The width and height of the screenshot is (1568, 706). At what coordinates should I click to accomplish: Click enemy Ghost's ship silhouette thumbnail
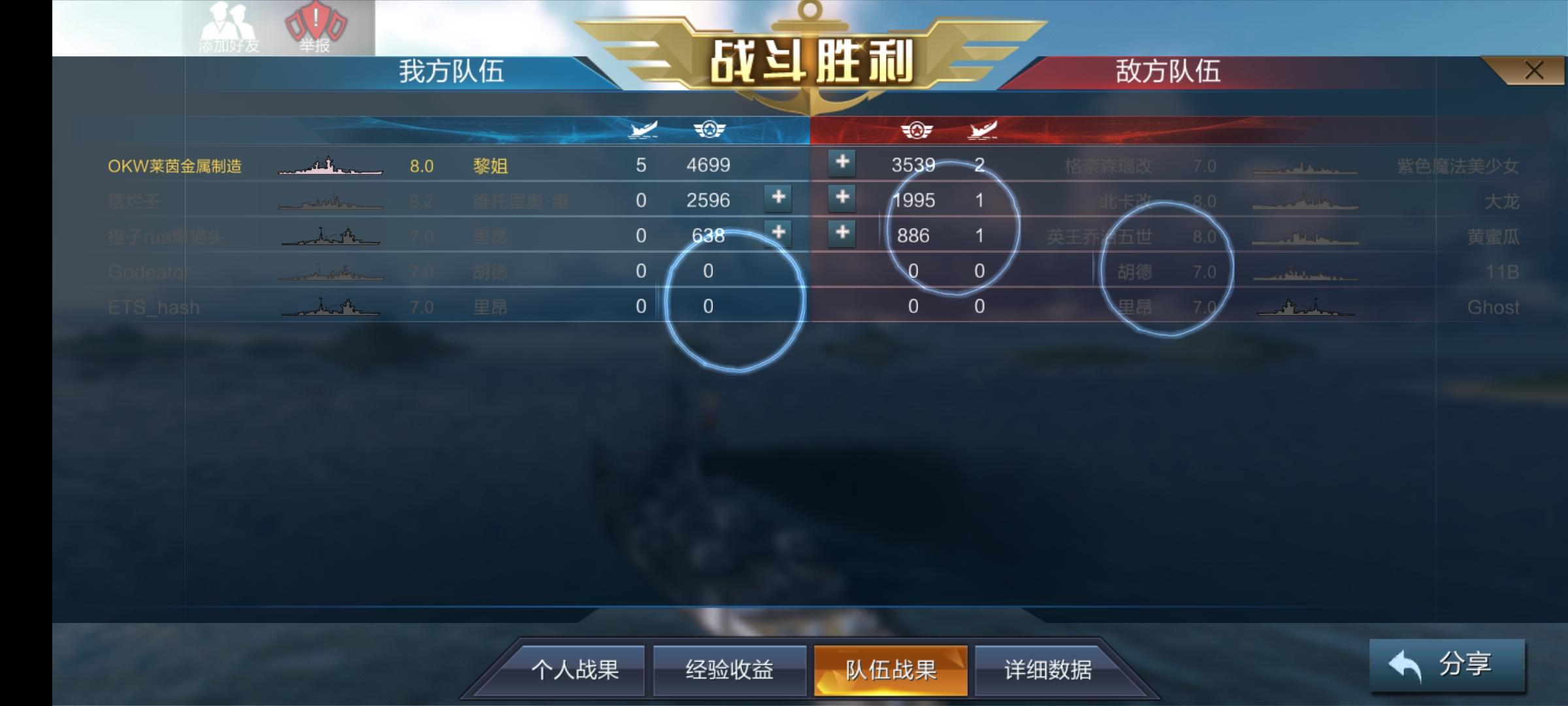point(1307,306)
